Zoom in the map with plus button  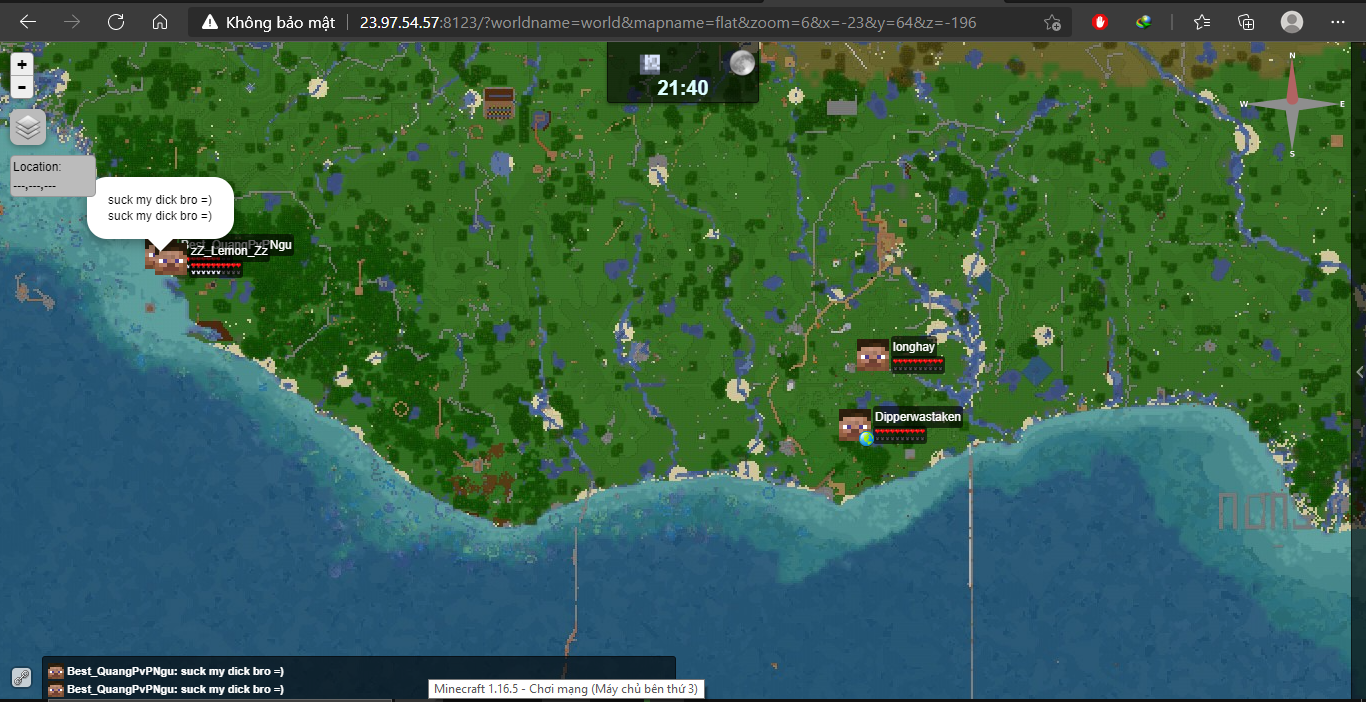click(x=22, y=64)
